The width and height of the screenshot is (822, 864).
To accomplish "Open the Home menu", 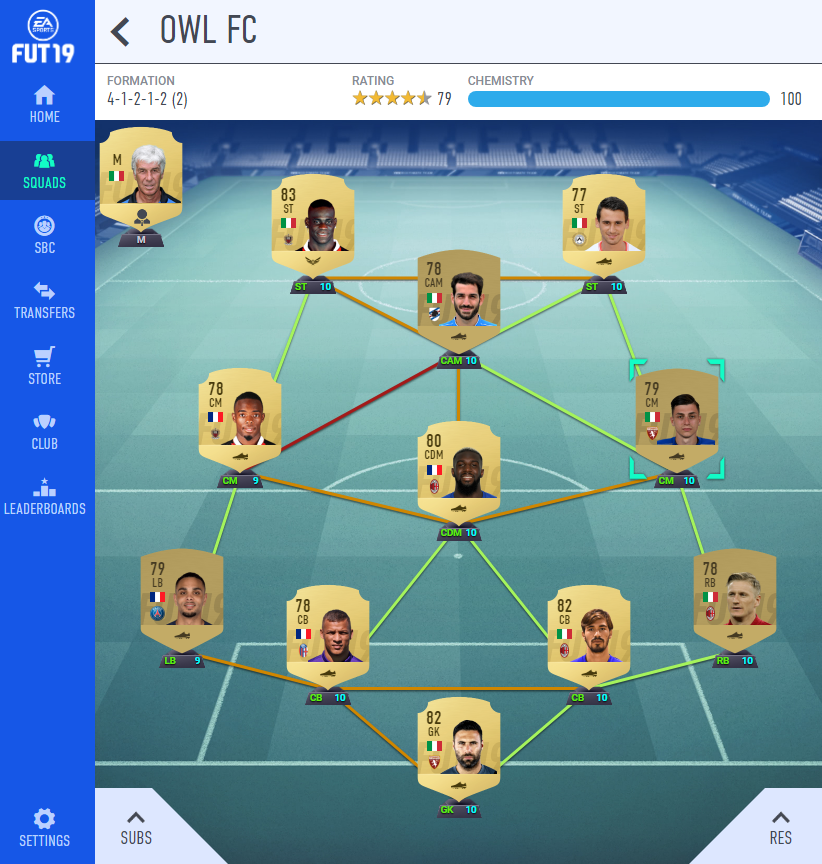I will [x=45, y=104].
